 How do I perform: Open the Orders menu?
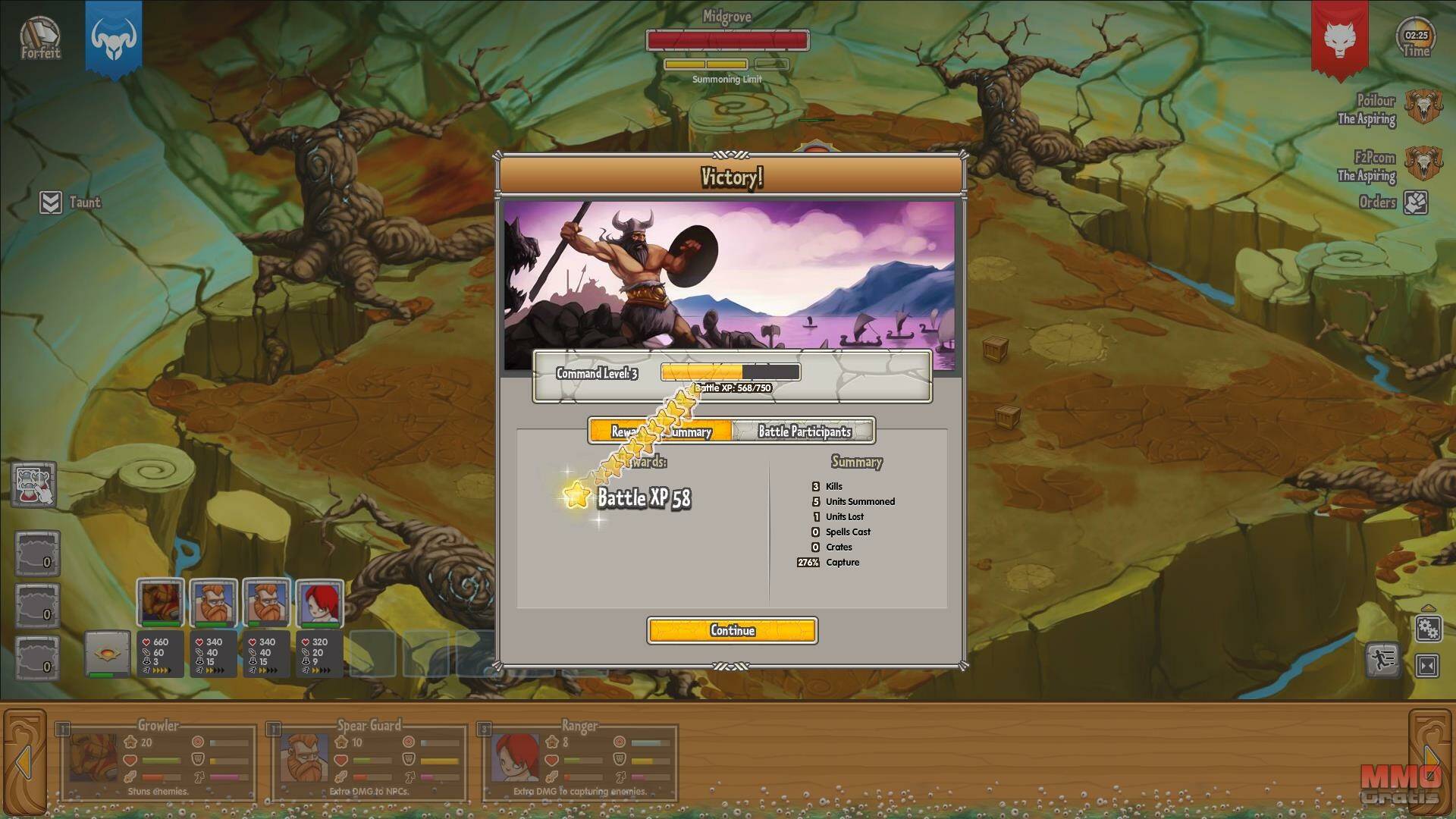tap(1415, 202)
